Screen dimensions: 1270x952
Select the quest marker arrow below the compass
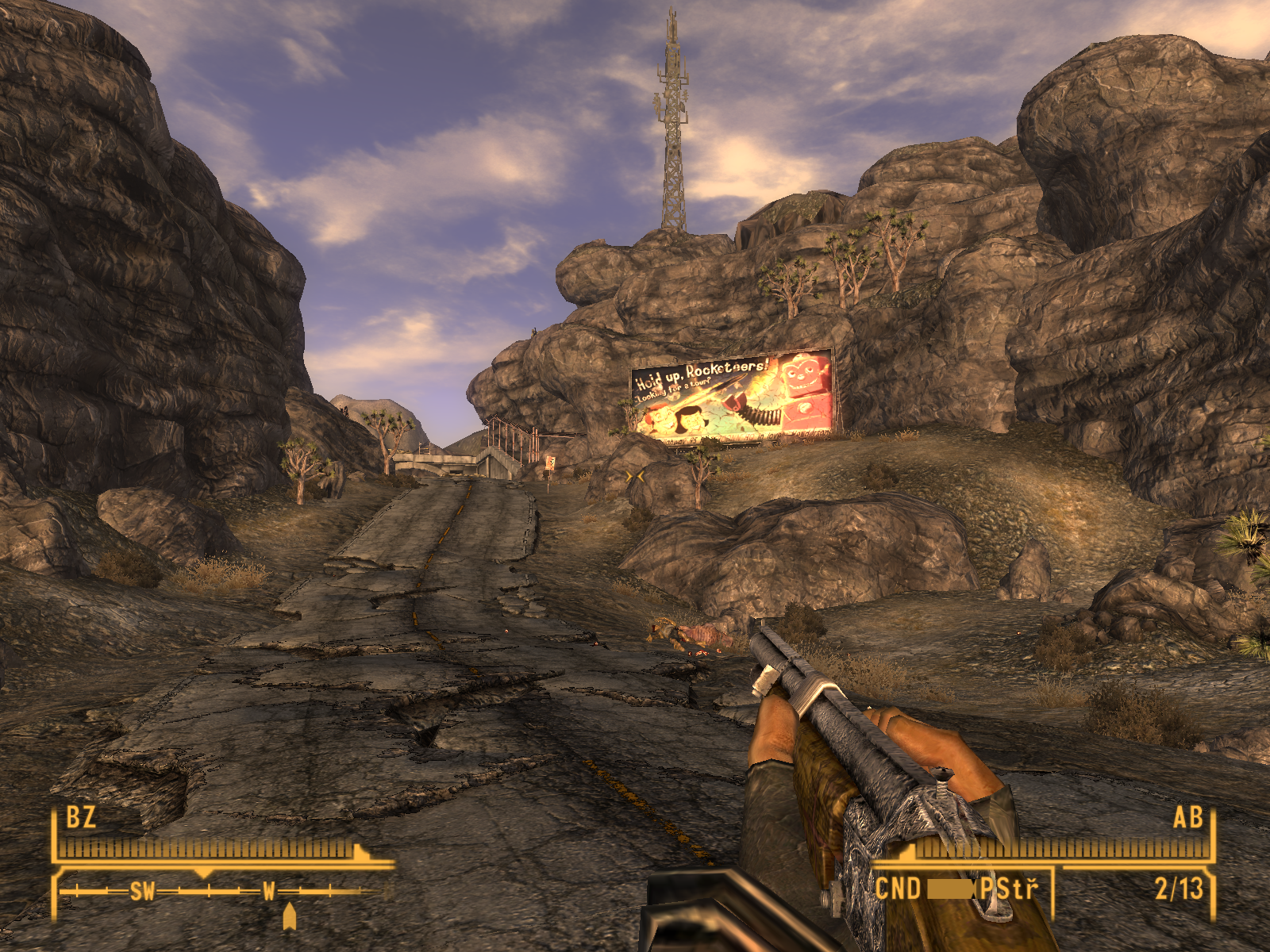290,916
